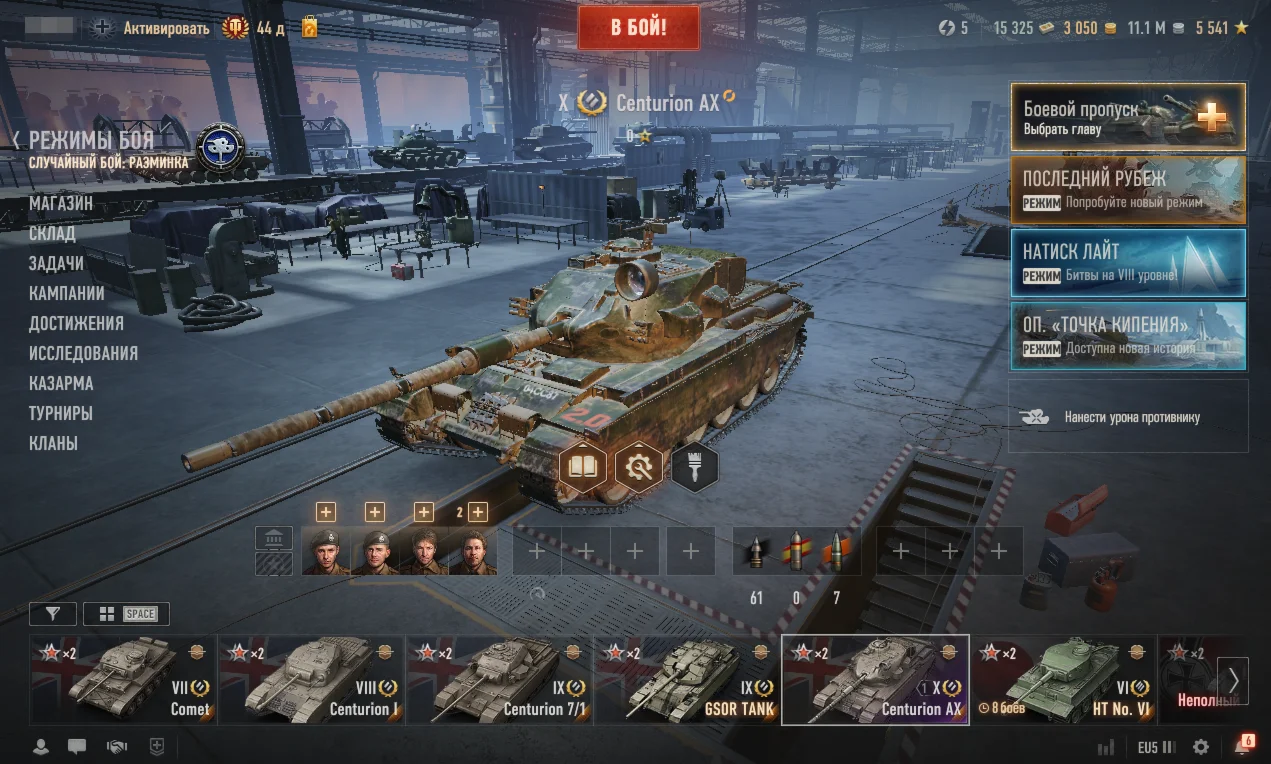Screen dimensions: 1271x764
Task: Show the ДОСТИЖЕНИЯ achievements page
Action: 76,323
